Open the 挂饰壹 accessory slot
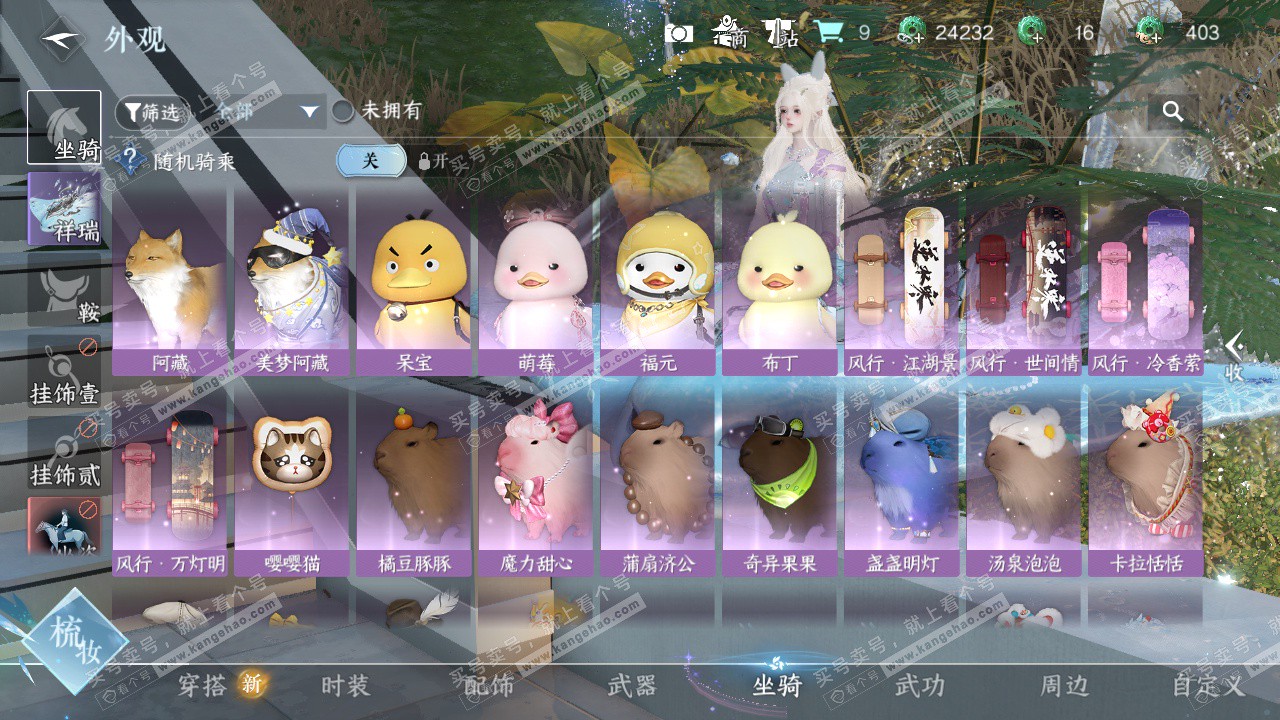The image size is (1280, 720). [64, 372]
